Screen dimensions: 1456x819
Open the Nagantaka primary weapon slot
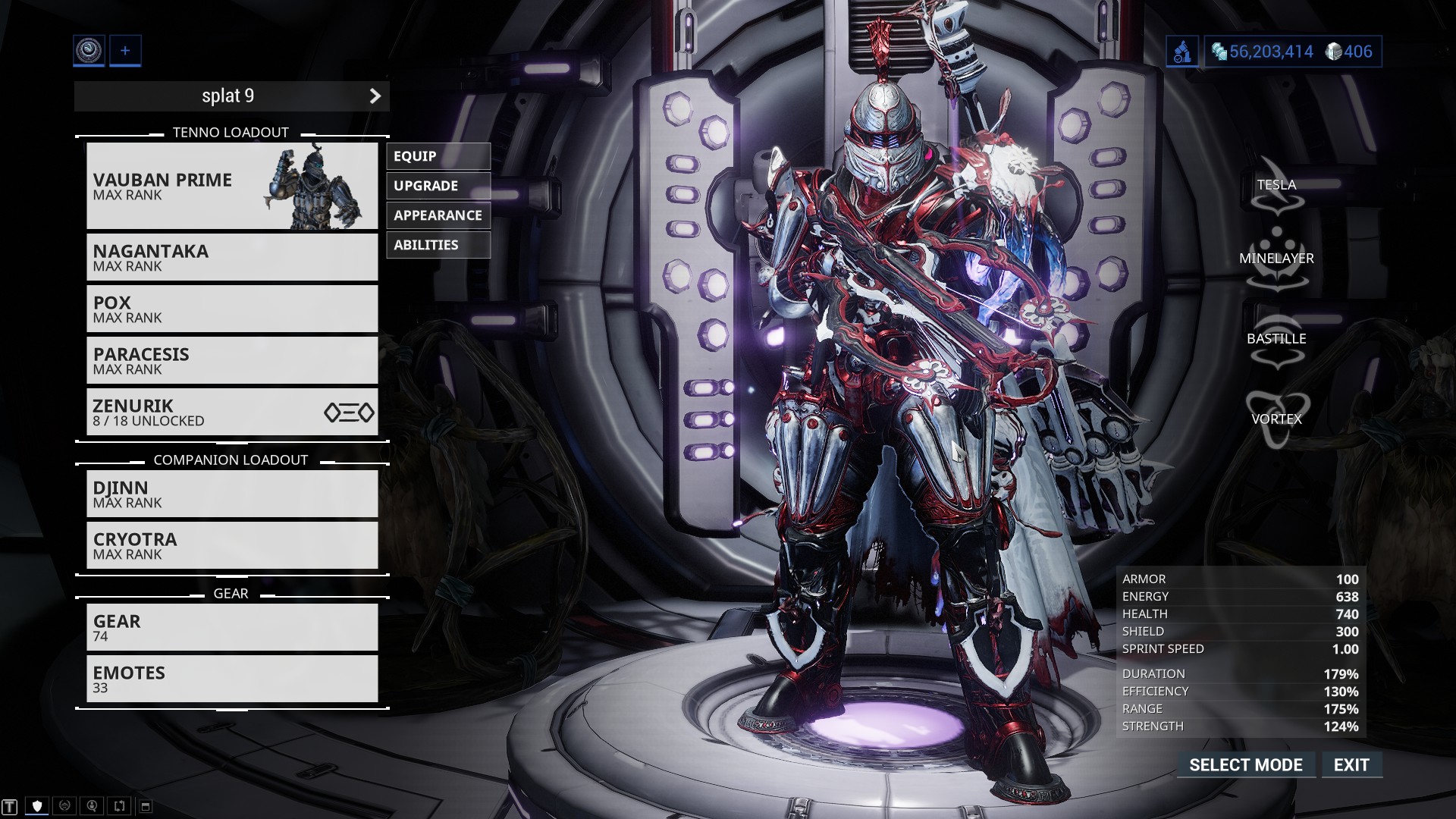(231, 257)
